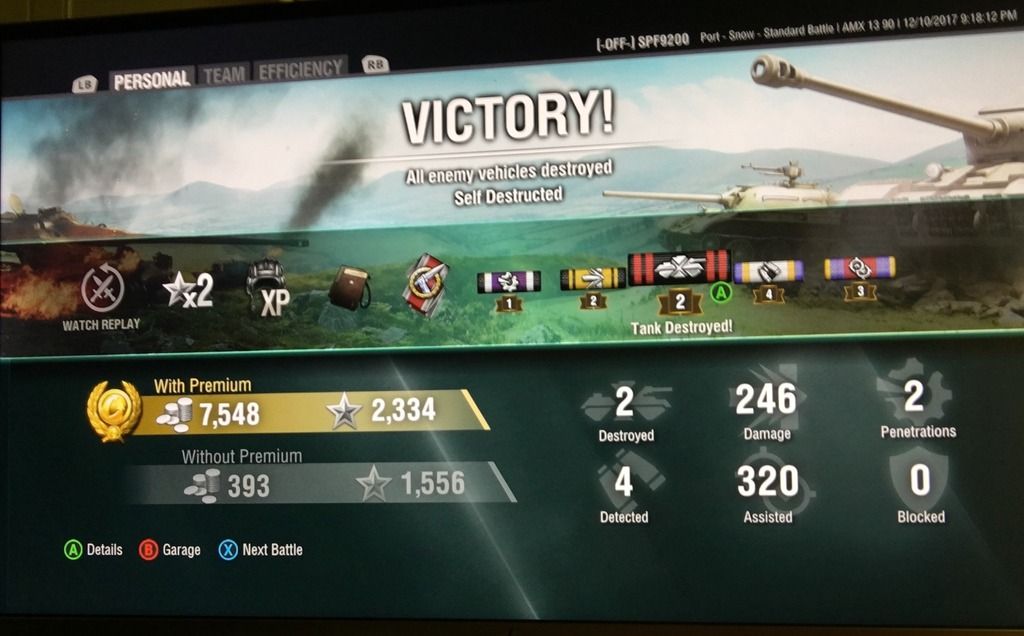Switch to the Team tab

[x=224, y=74]
